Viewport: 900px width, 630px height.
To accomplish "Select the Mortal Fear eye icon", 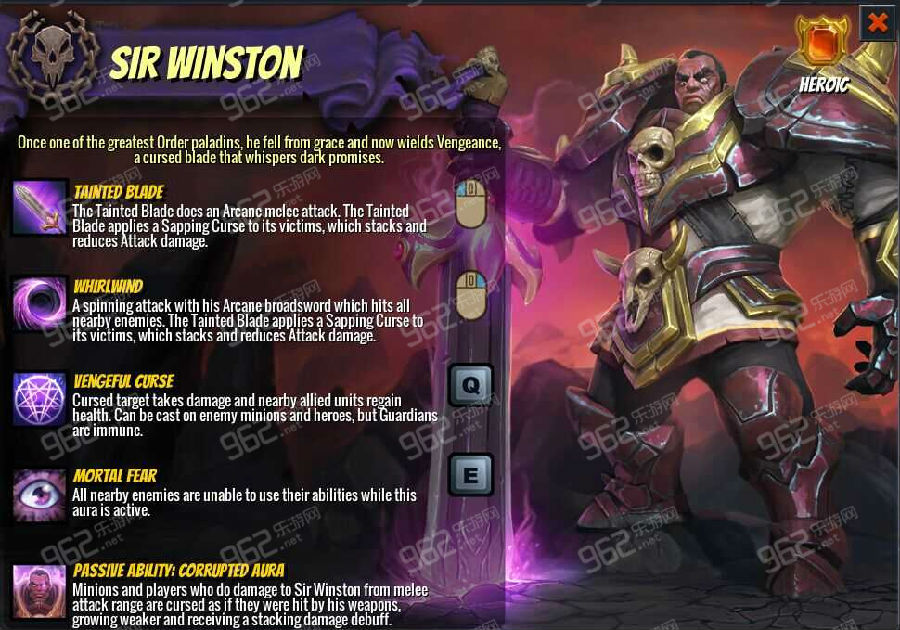I will (39, 492).
